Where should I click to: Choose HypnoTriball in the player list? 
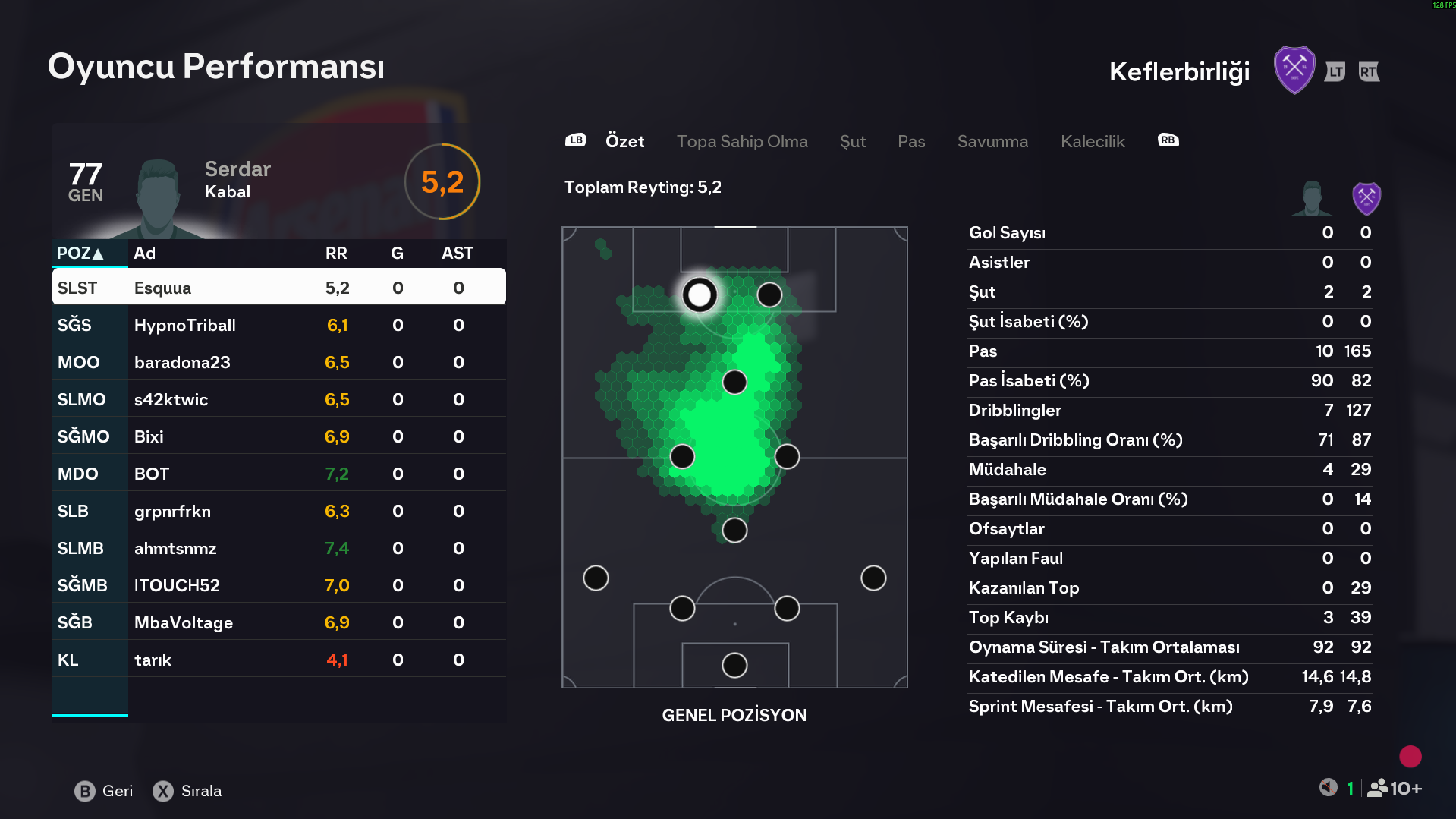tap(278, 325)
